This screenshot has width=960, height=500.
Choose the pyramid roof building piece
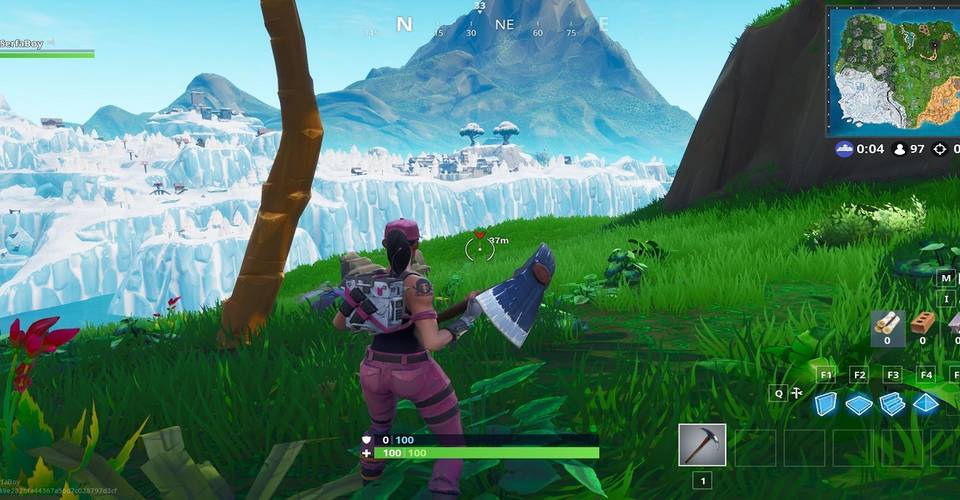pos(927,404)
